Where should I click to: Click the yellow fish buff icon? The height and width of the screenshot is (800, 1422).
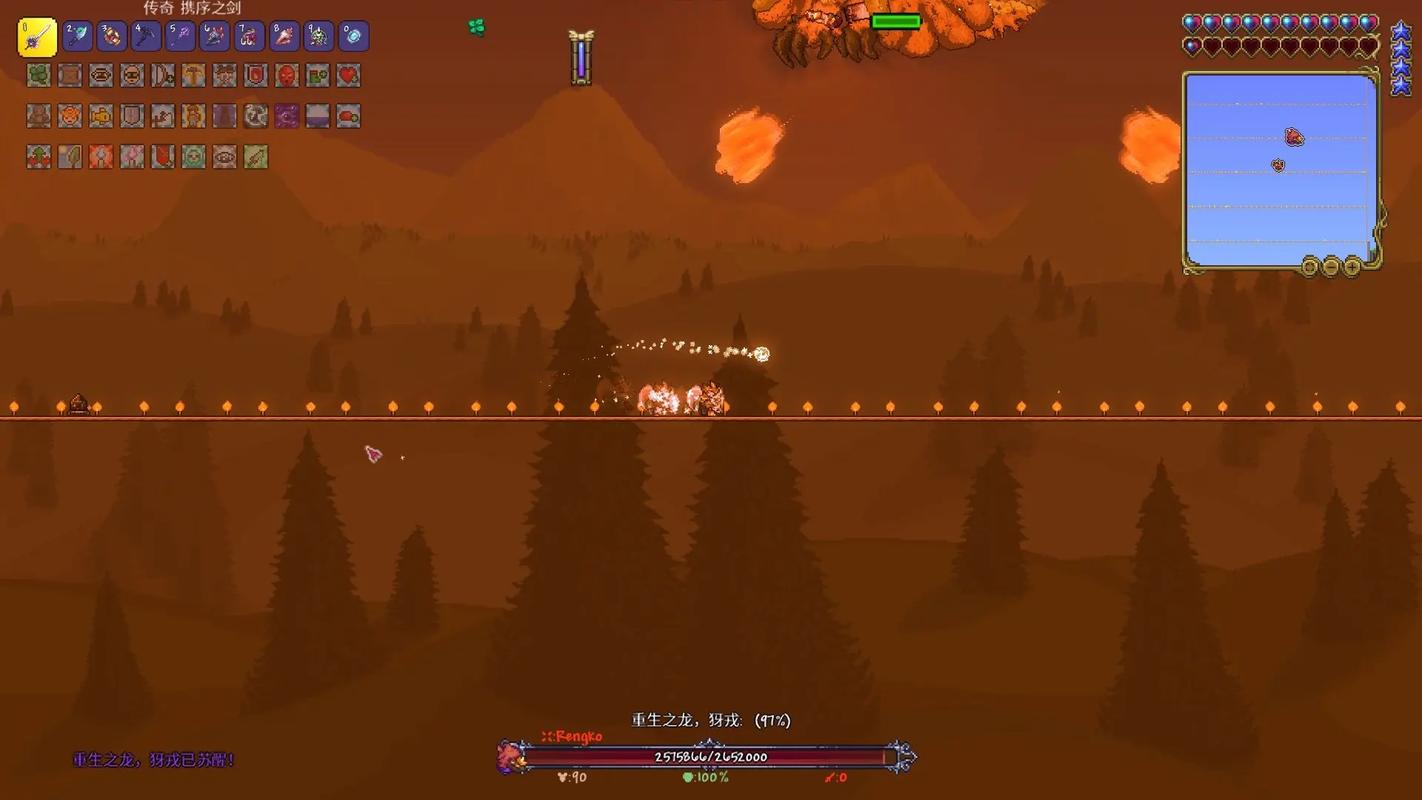click(x=100, y=116)
